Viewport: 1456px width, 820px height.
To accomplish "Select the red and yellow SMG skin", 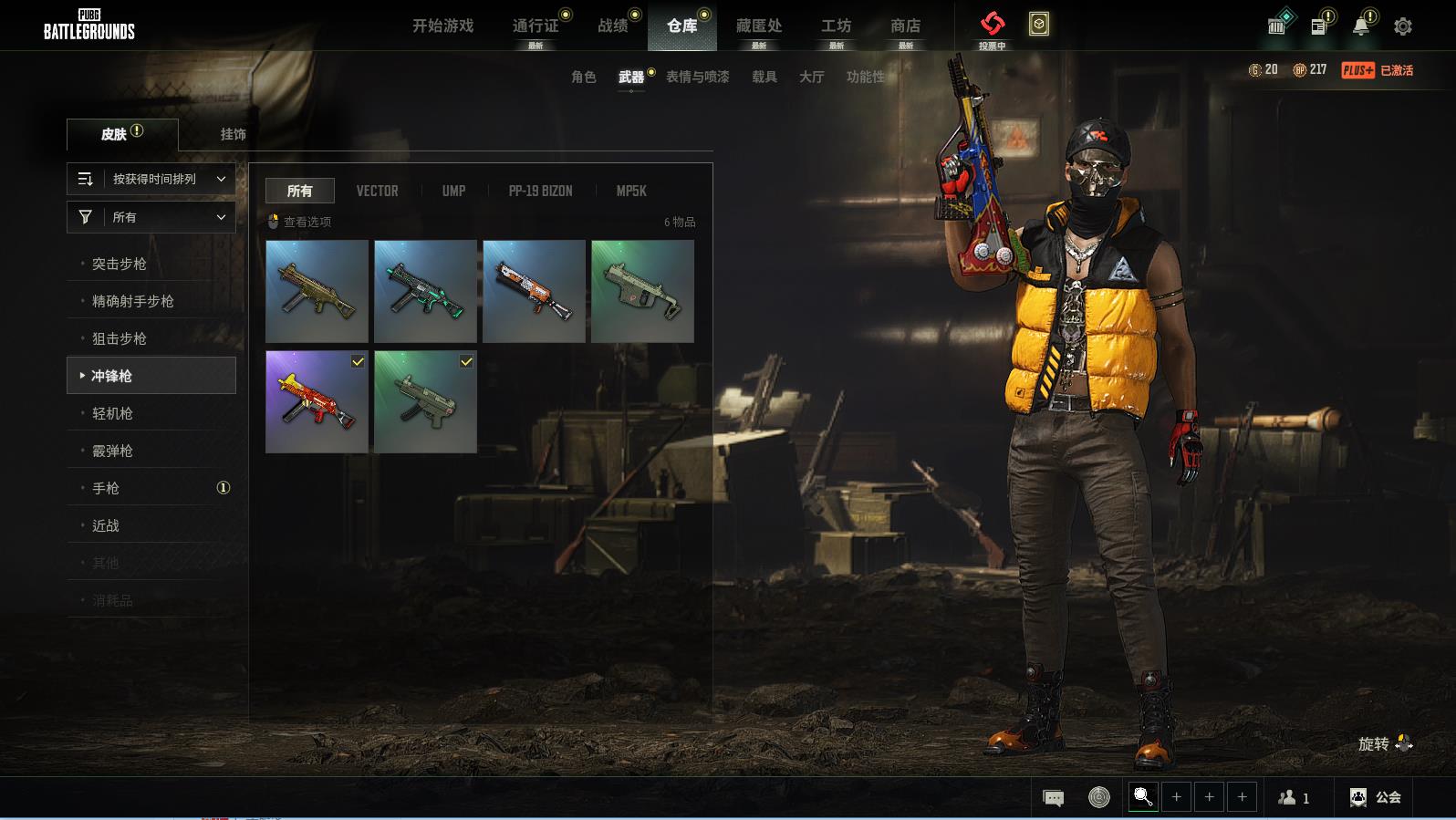I will tap(317, 401).
